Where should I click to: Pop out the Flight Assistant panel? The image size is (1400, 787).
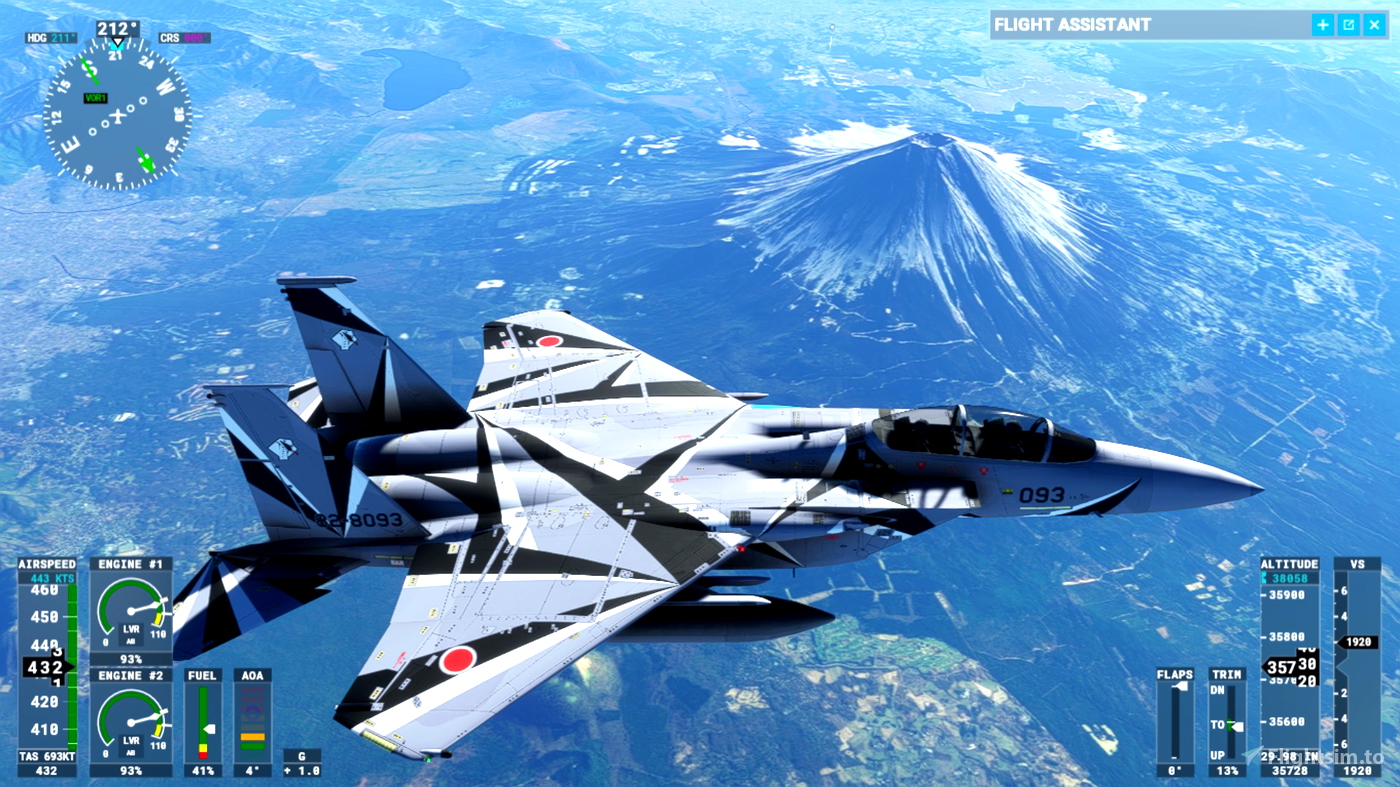1348,23
